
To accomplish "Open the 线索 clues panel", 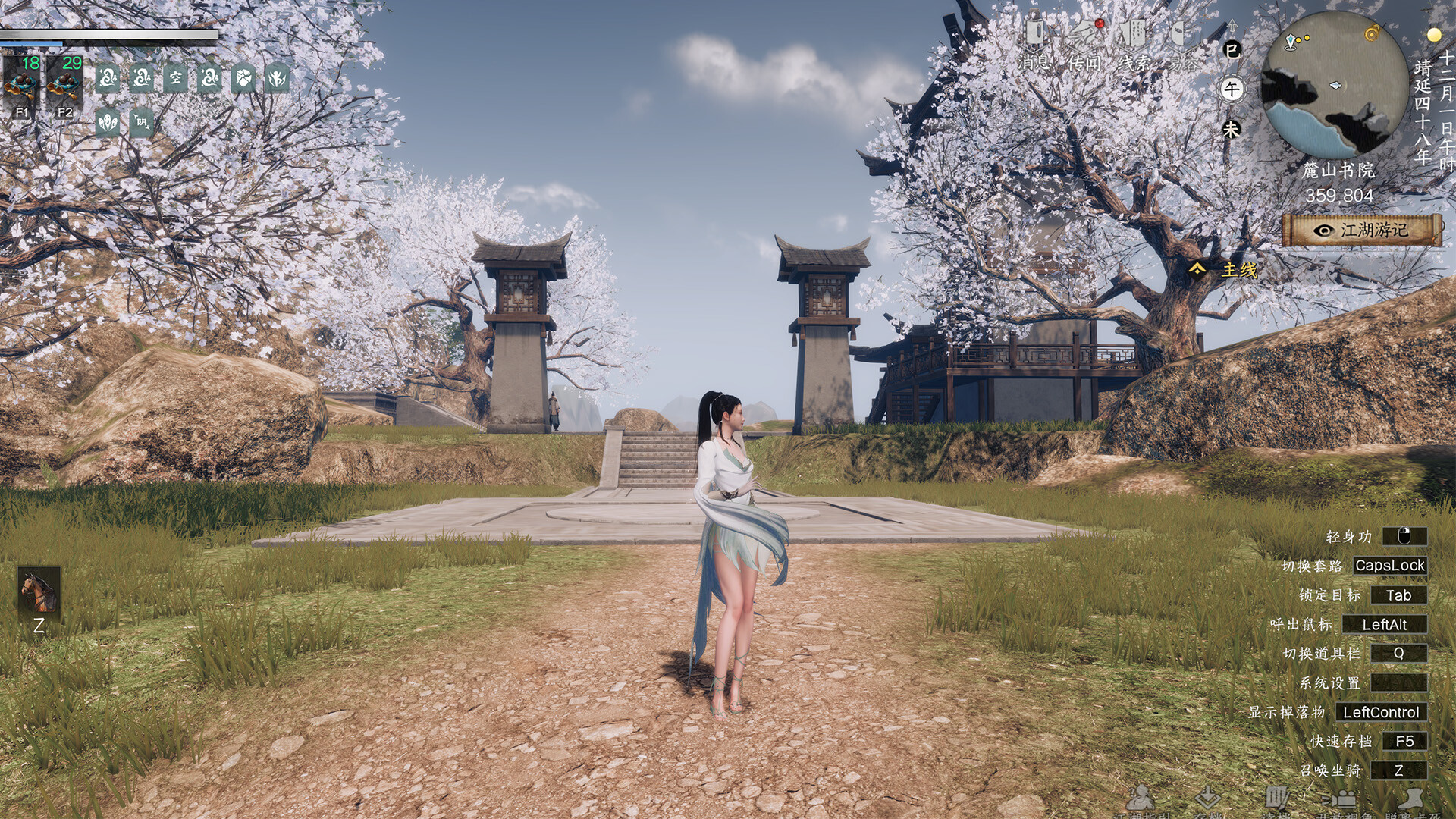I will (1134, 35).
